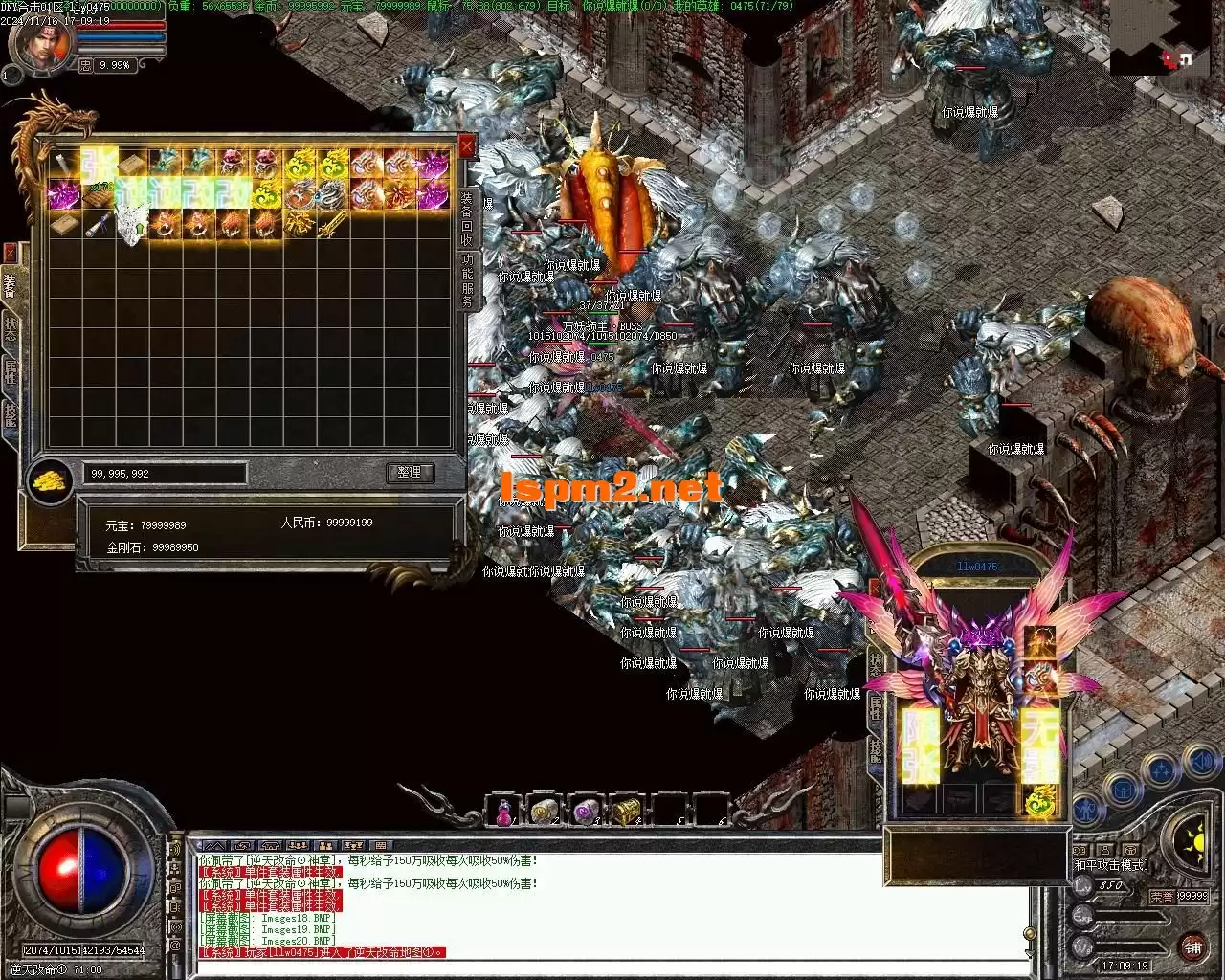
Task: Close the left character panel with its red X
Action: click(10, 253)
